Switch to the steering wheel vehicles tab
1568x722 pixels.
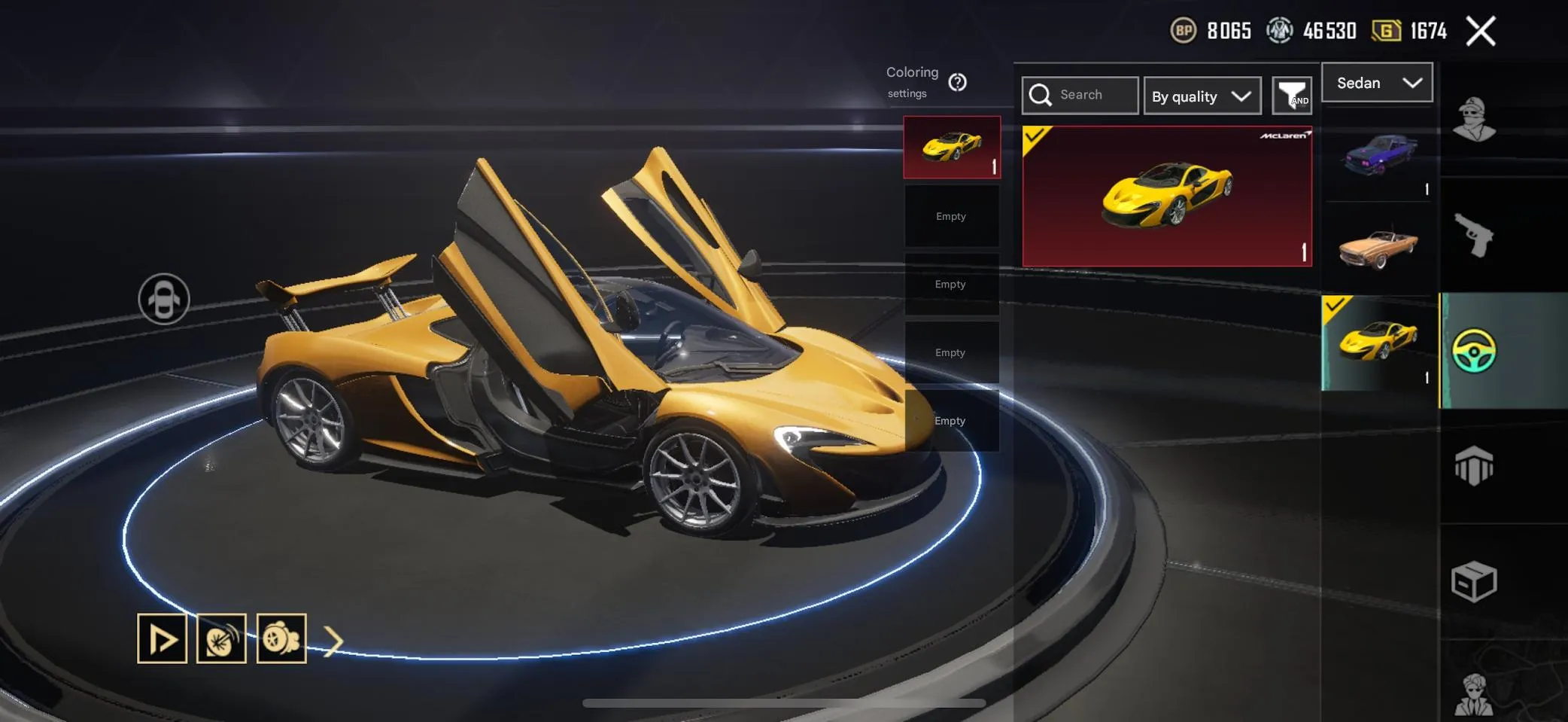(x=1475, y=350)
